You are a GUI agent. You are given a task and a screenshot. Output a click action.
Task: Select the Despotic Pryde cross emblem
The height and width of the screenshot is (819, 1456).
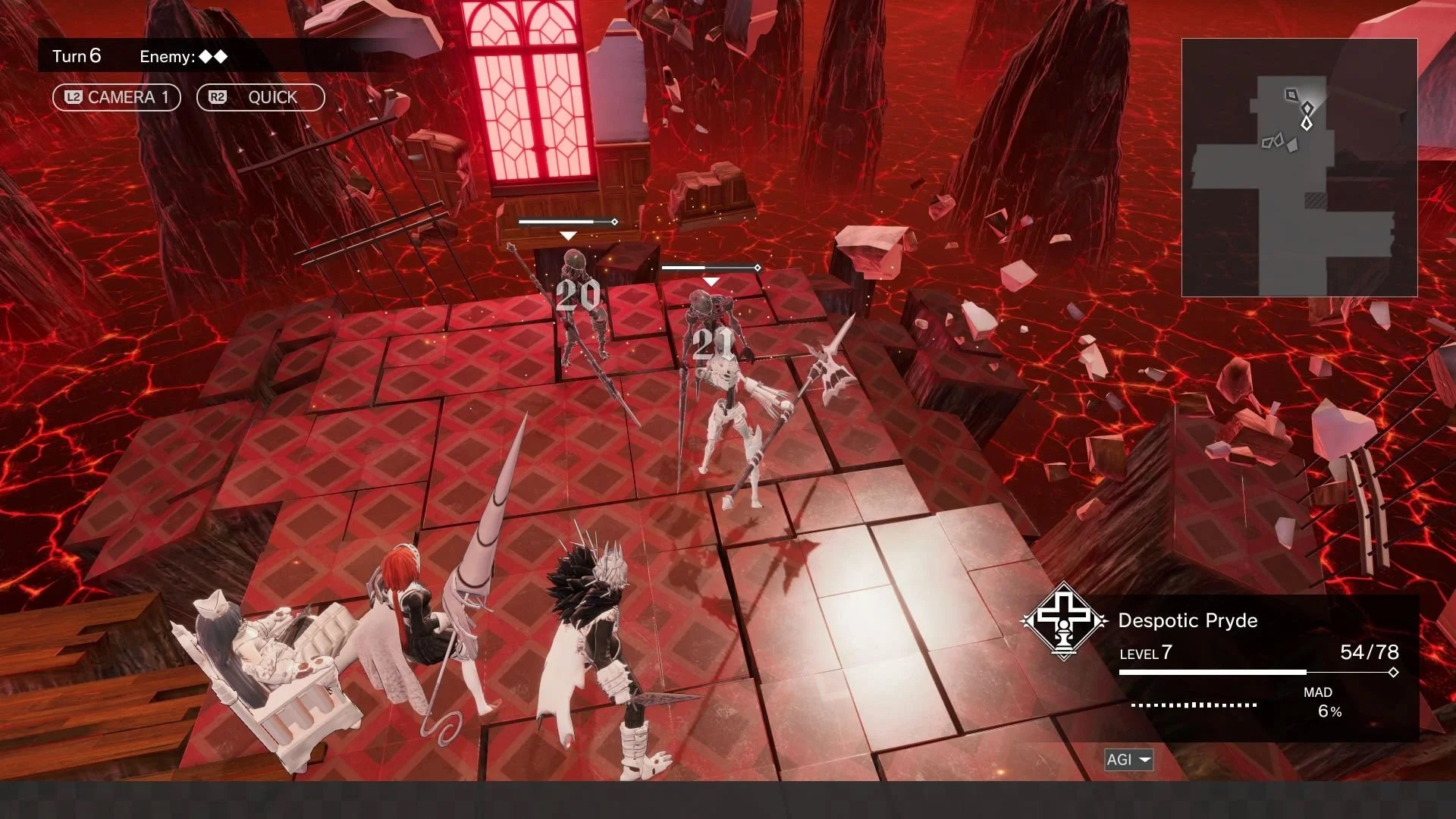[x=1064, y=620]
